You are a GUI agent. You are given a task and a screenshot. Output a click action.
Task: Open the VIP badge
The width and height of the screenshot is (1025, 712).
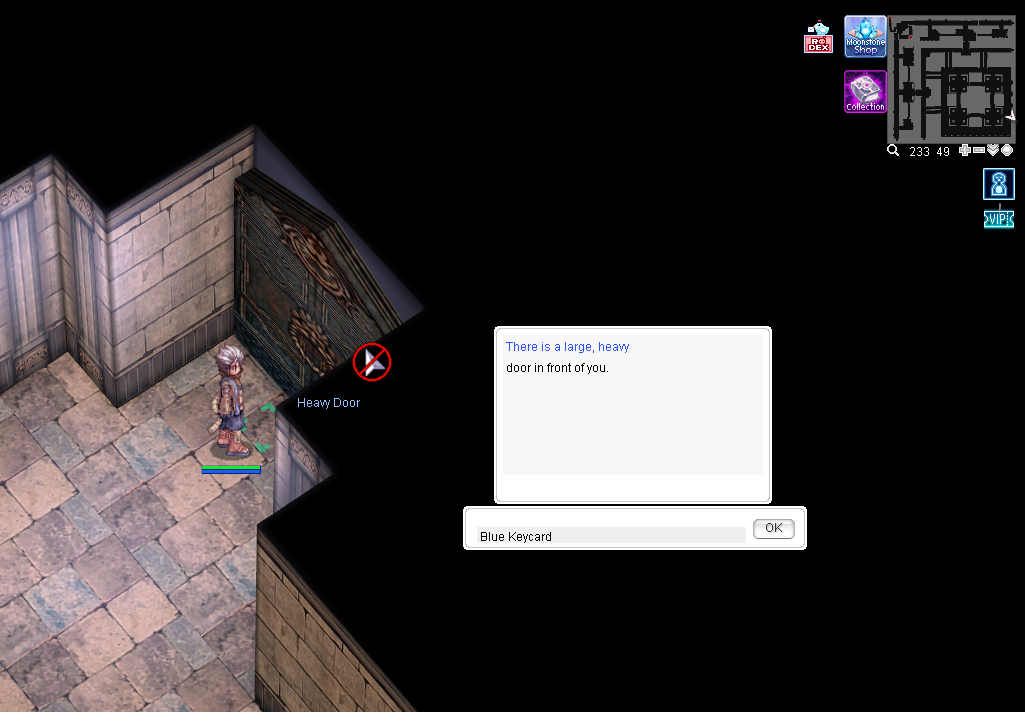coord(999,219)
